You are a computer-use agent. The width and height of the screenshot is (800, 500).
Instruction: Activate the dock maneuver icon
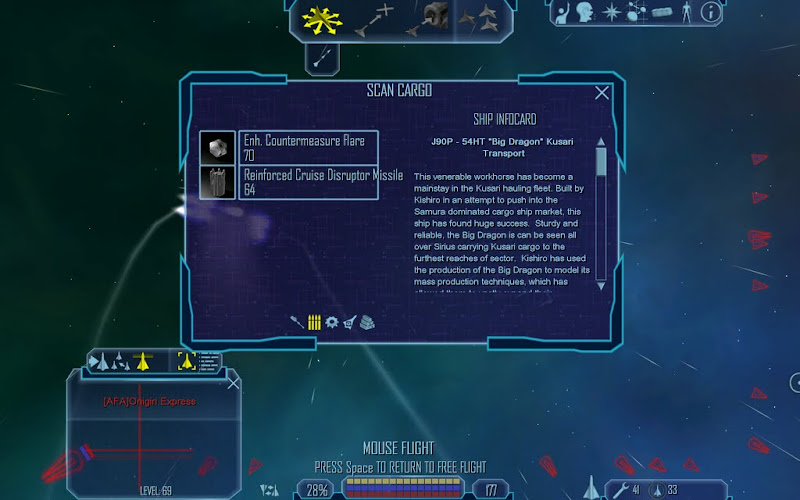pyautogui.click(x=435, y=17)
